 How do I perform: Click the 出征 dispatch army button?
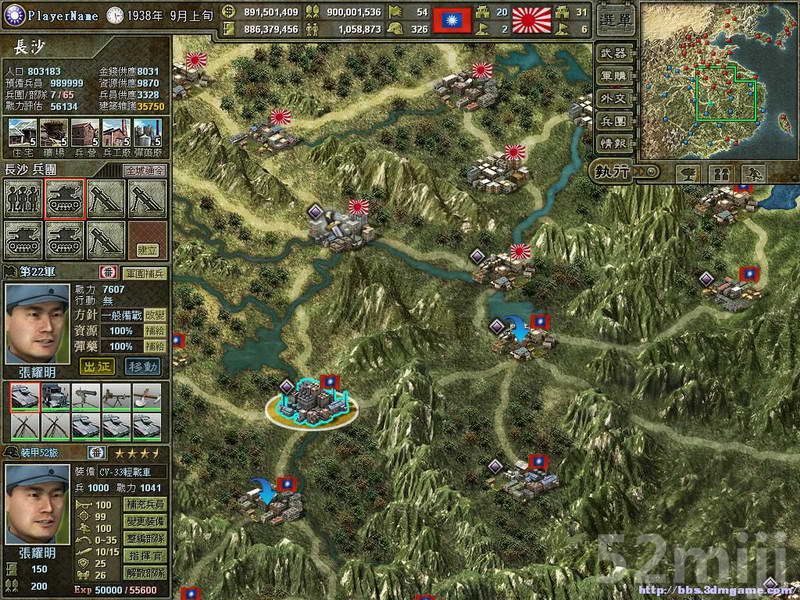coord(96,366)
